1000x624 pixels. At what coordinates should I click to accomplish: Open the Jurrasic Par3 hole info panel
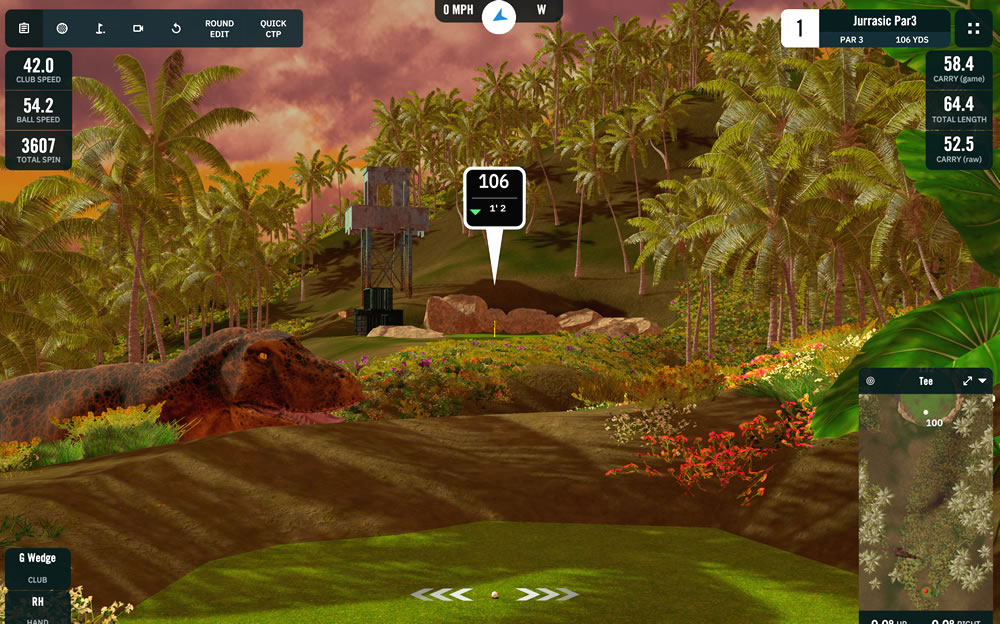(884, 29)
